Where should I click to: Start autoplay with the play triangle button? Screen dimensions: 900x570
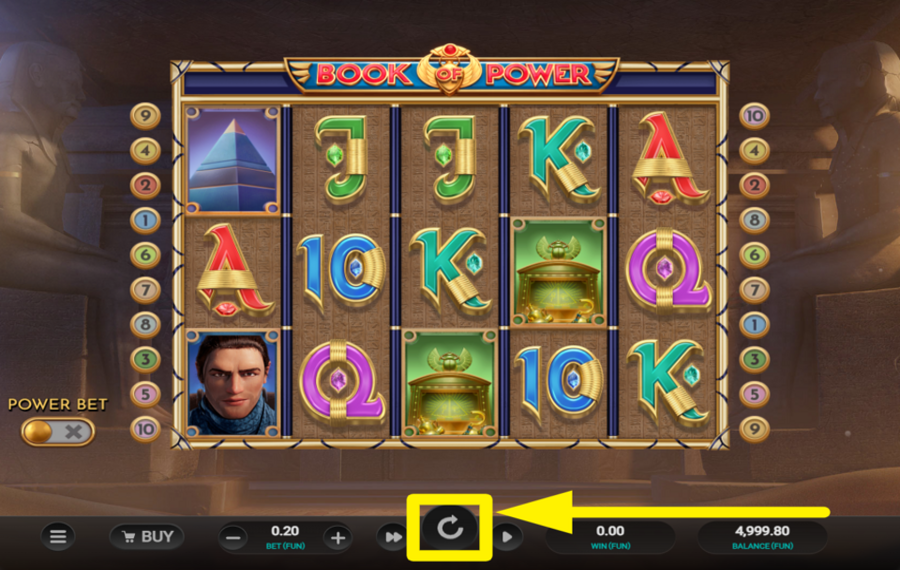coord(507,537)
